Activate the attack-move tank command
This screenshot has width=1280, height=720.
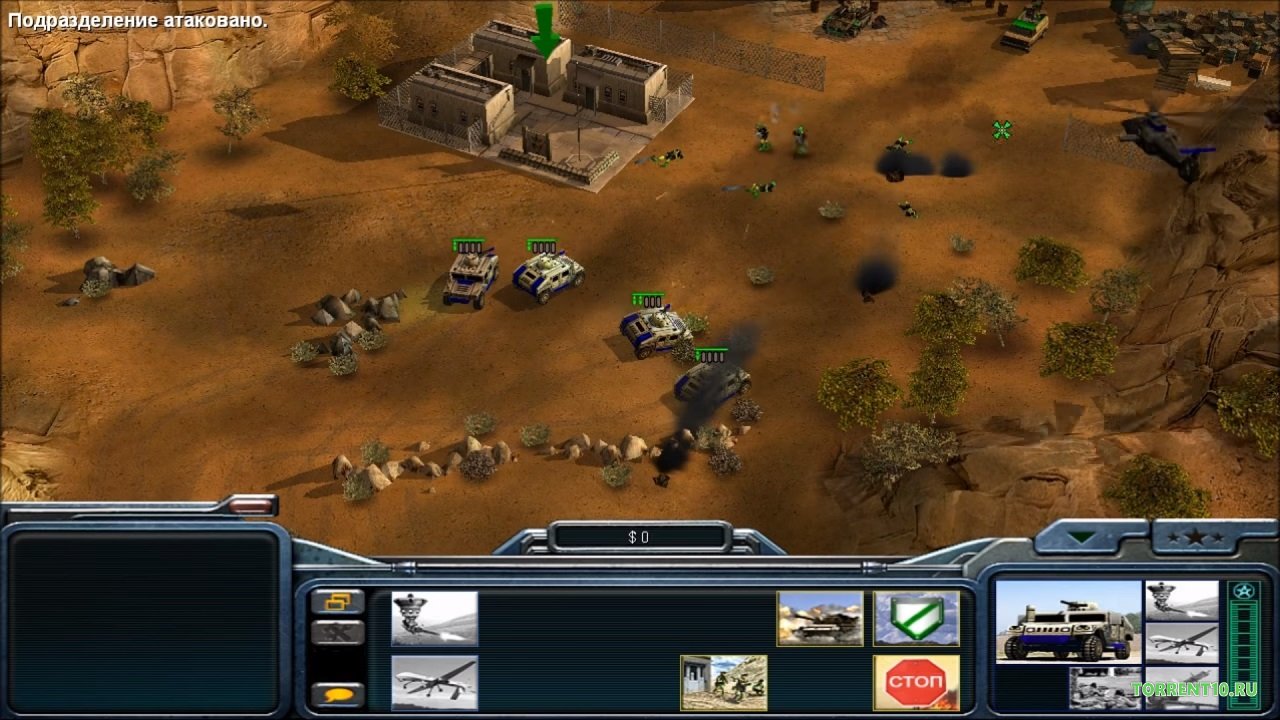click(820, 618)
